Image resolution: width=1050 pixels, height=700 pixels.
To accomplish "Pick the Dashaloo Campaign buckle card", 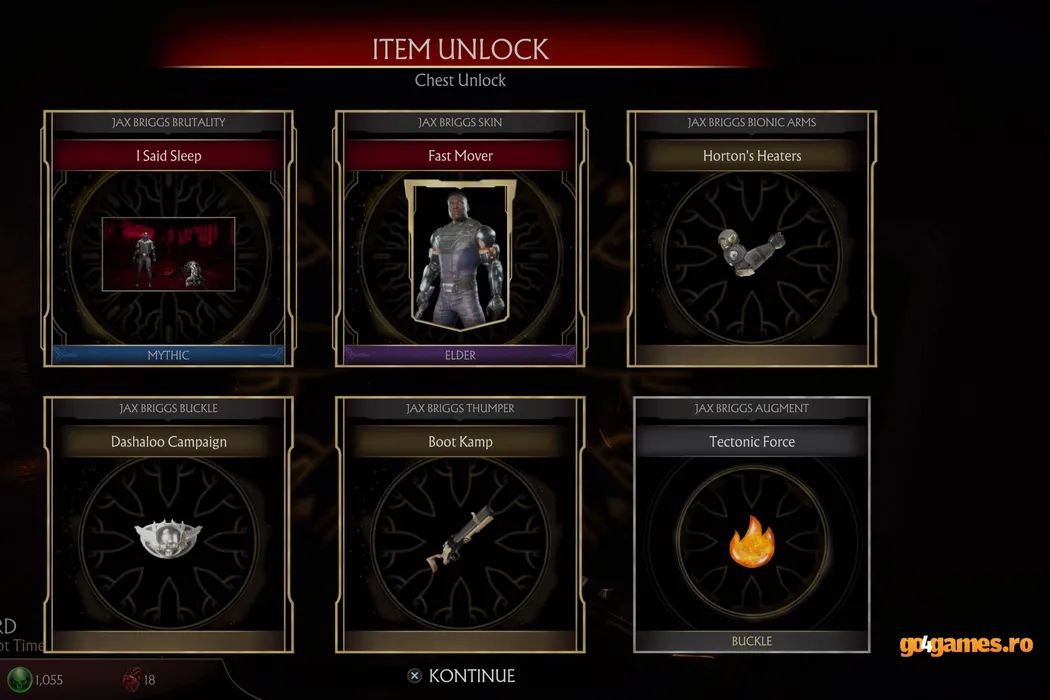I will pyautogui.click(x=168, y=525).
